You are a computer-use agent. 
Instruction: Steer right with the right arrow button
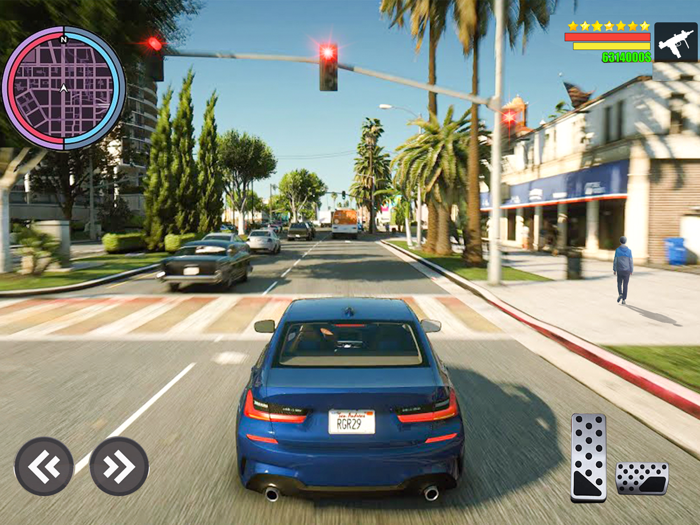click(x=119, y=466)
